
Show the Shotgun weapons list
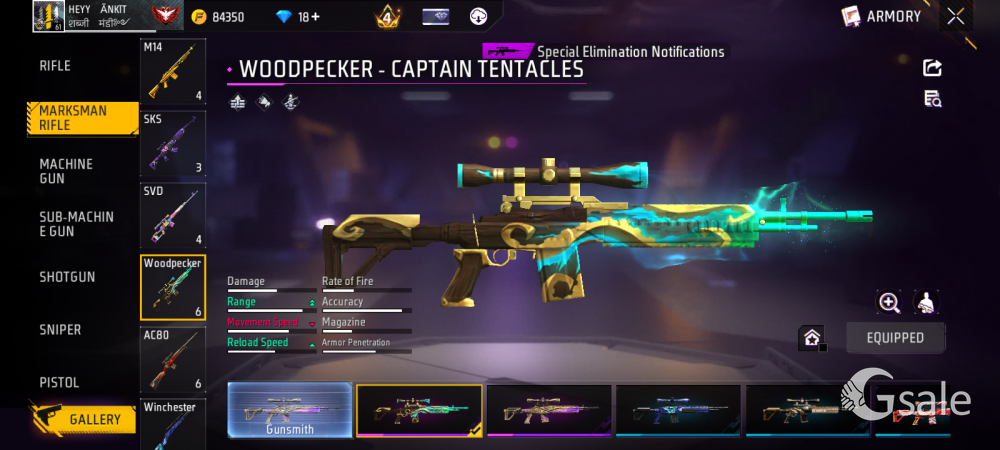tap(67, 277)
